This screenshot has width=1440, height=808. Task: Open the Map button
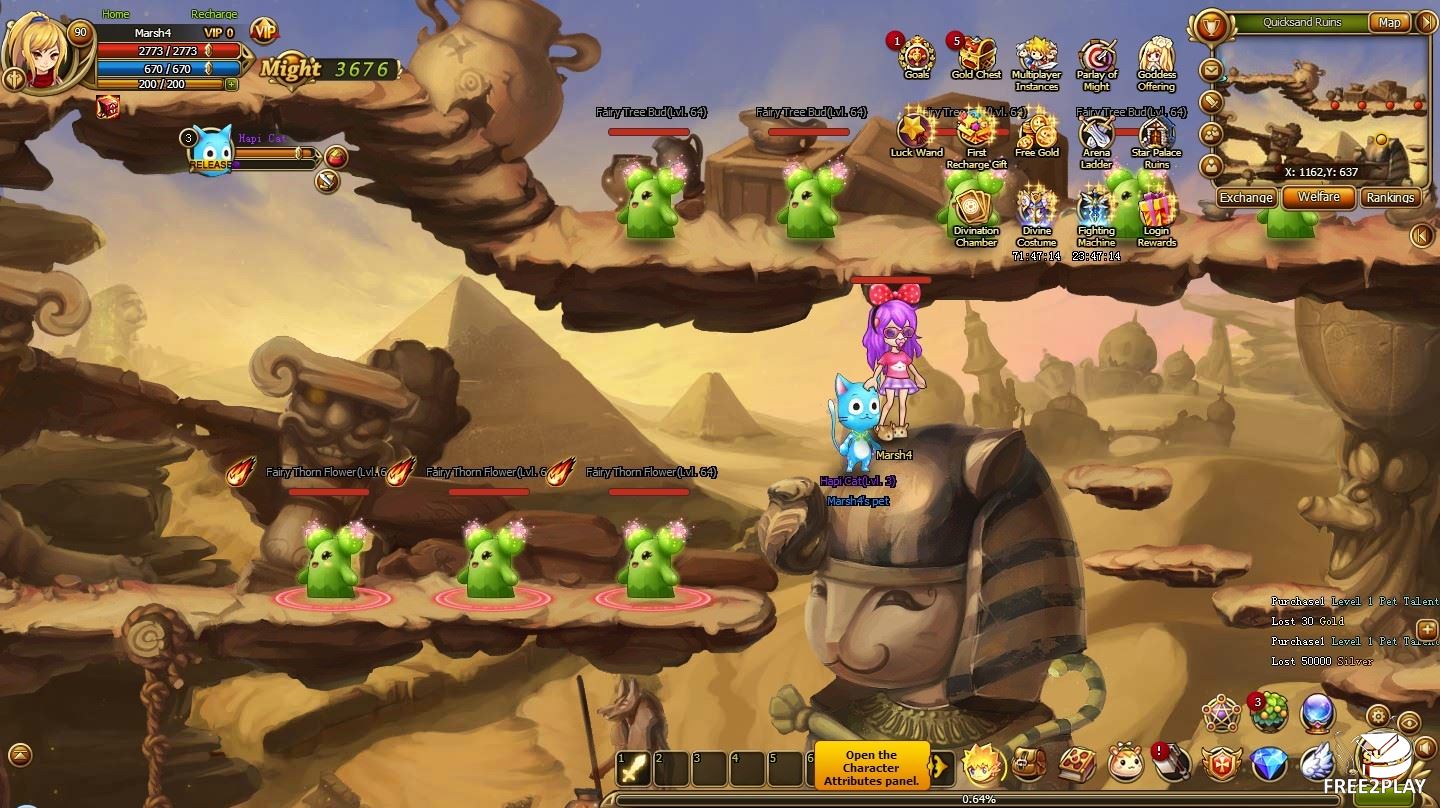1389,22
